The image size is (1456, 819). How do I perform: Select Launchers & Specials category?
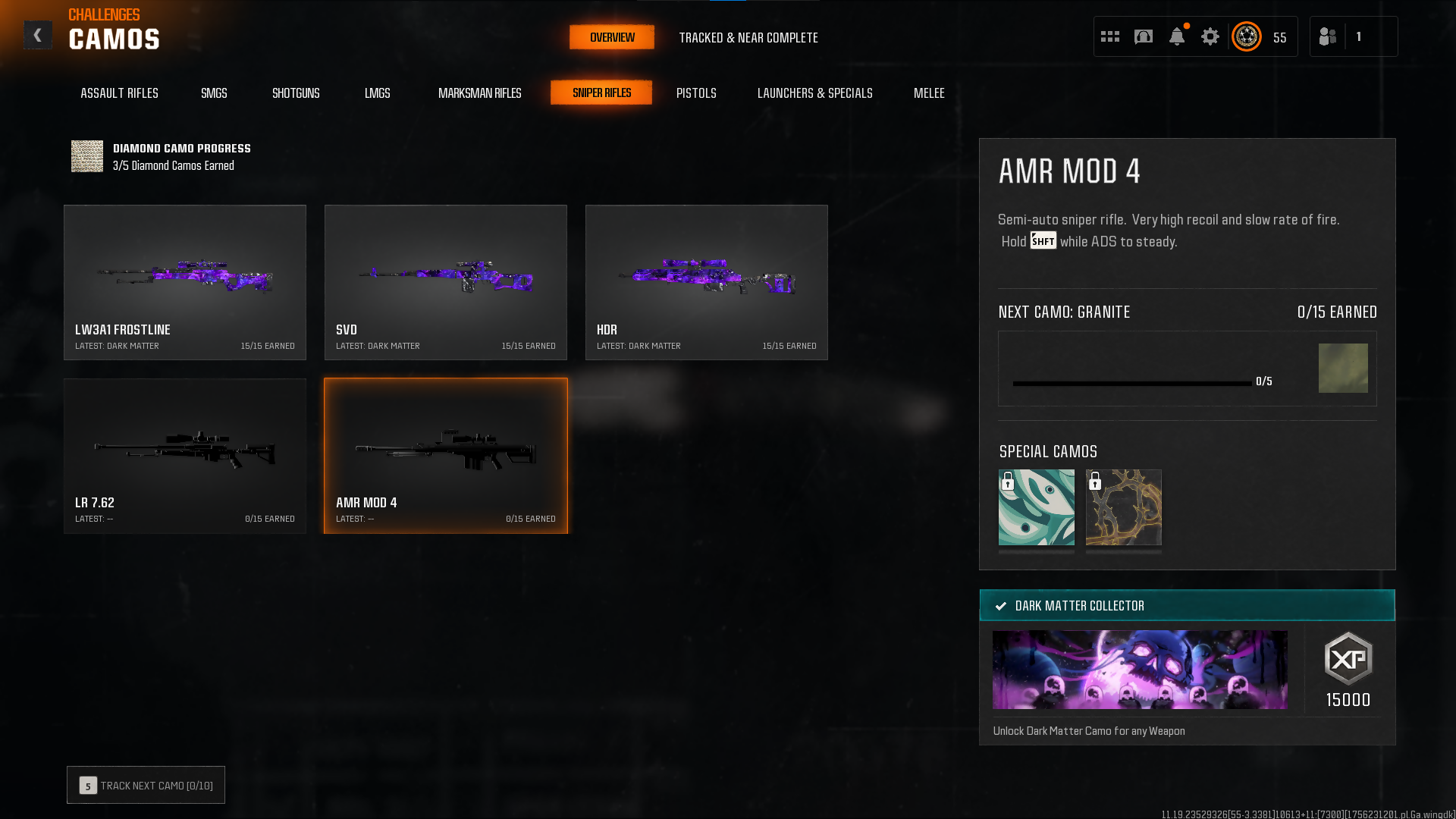(814, 93)
